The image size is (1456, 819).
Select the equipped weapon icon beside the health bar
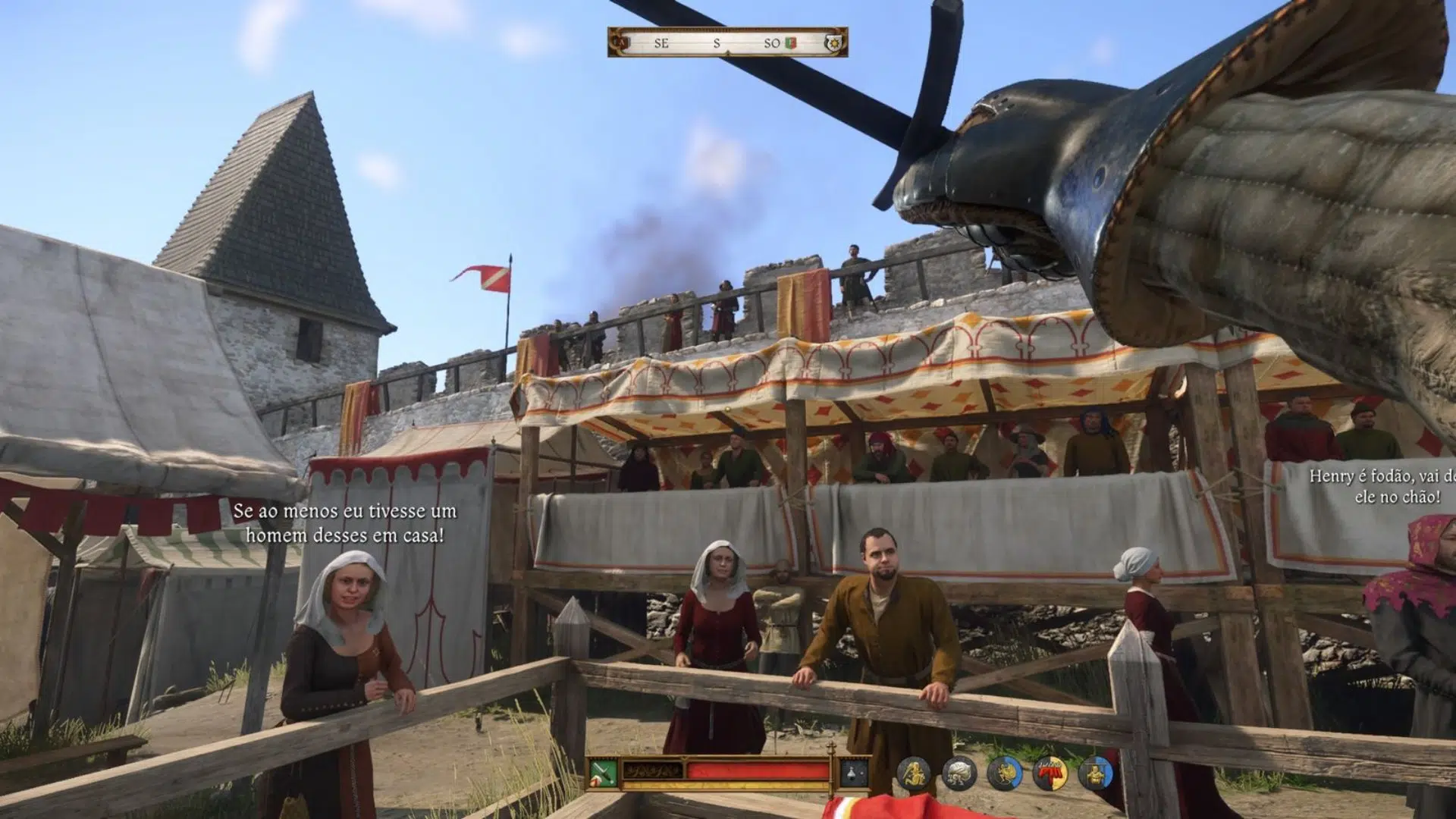(x=604, y=773)
